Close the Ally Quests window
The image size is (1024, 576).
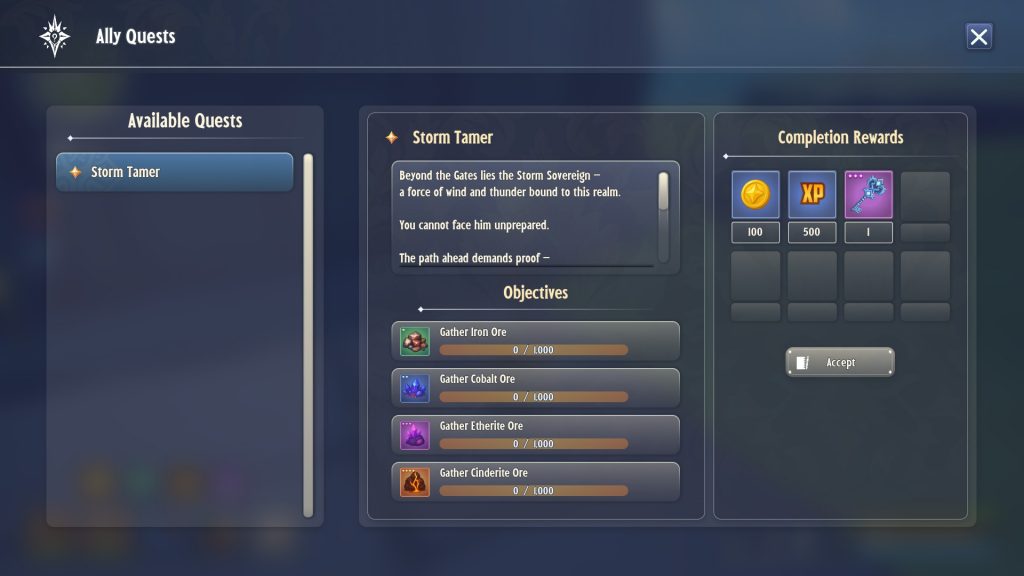click(x=979, y=37)
